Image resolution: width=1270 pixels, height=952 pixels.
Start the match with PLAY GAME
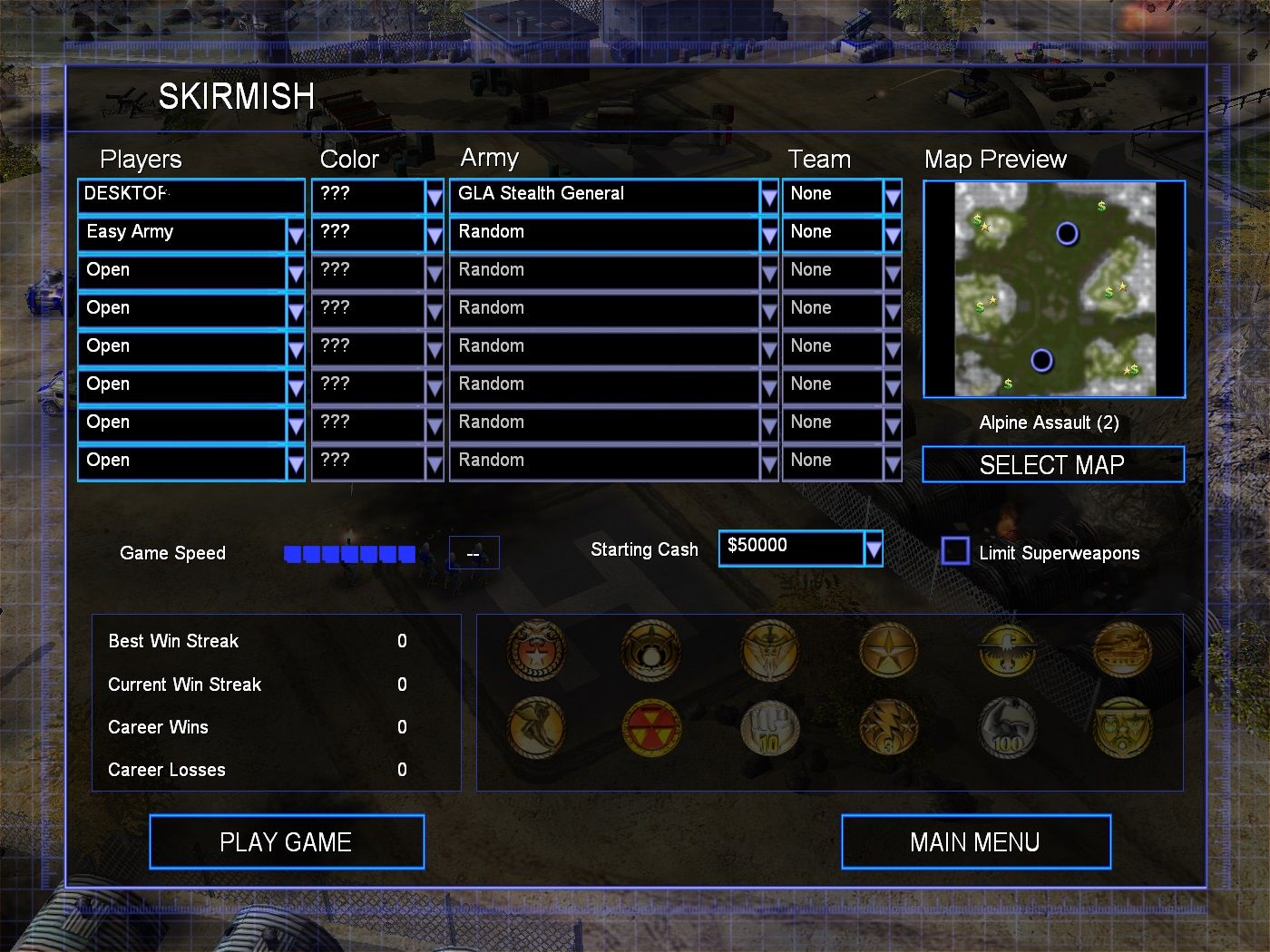[287, 842]
